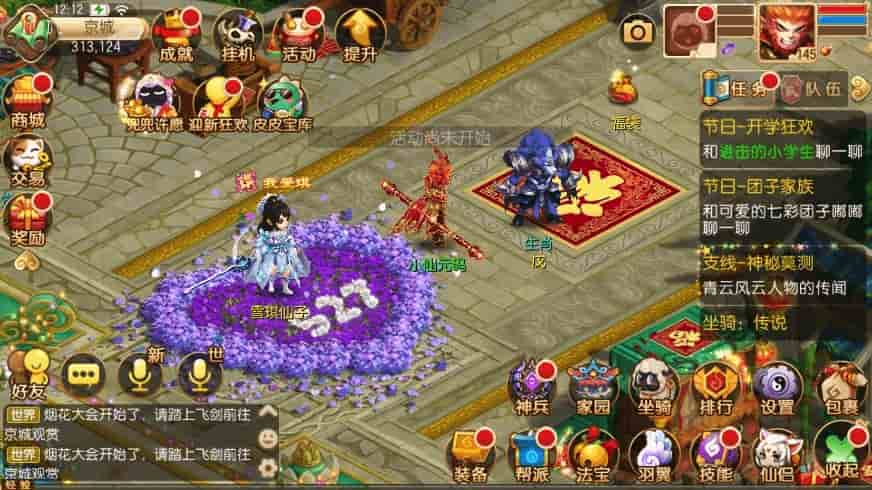Viewport: 872px width, 490px height.
Task: Open the 皮皮宝库 treasure event
Action: (x=284, y=104)
